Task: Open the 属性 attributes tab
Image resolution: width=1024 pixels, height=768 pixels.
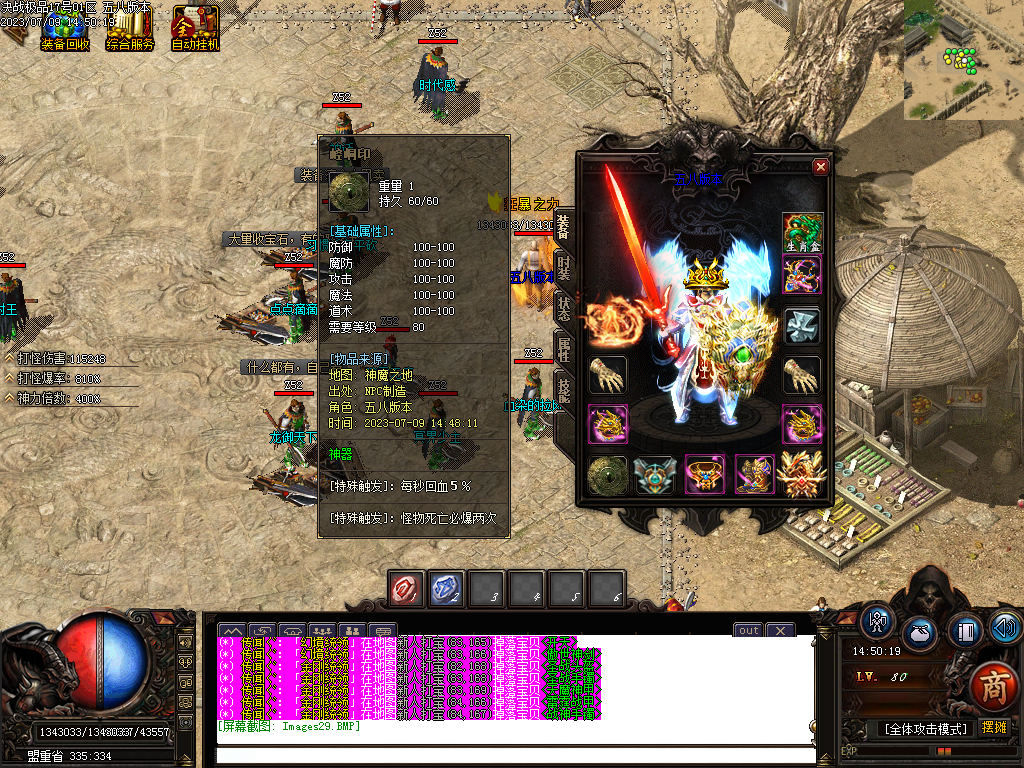Action: coord(564,348)
